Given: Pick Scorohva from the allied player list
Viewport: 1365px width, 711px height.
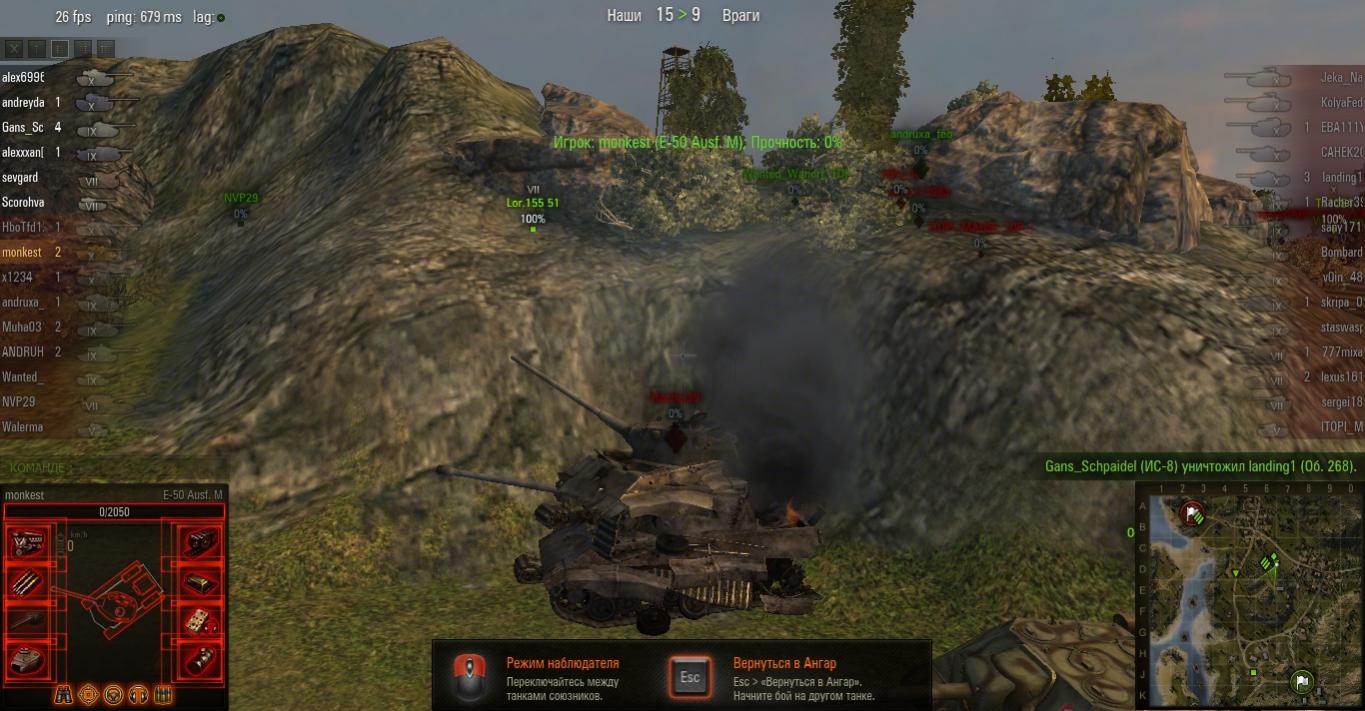Looking at the screenshot, I should pyautogui.click(x=23, y=202).
